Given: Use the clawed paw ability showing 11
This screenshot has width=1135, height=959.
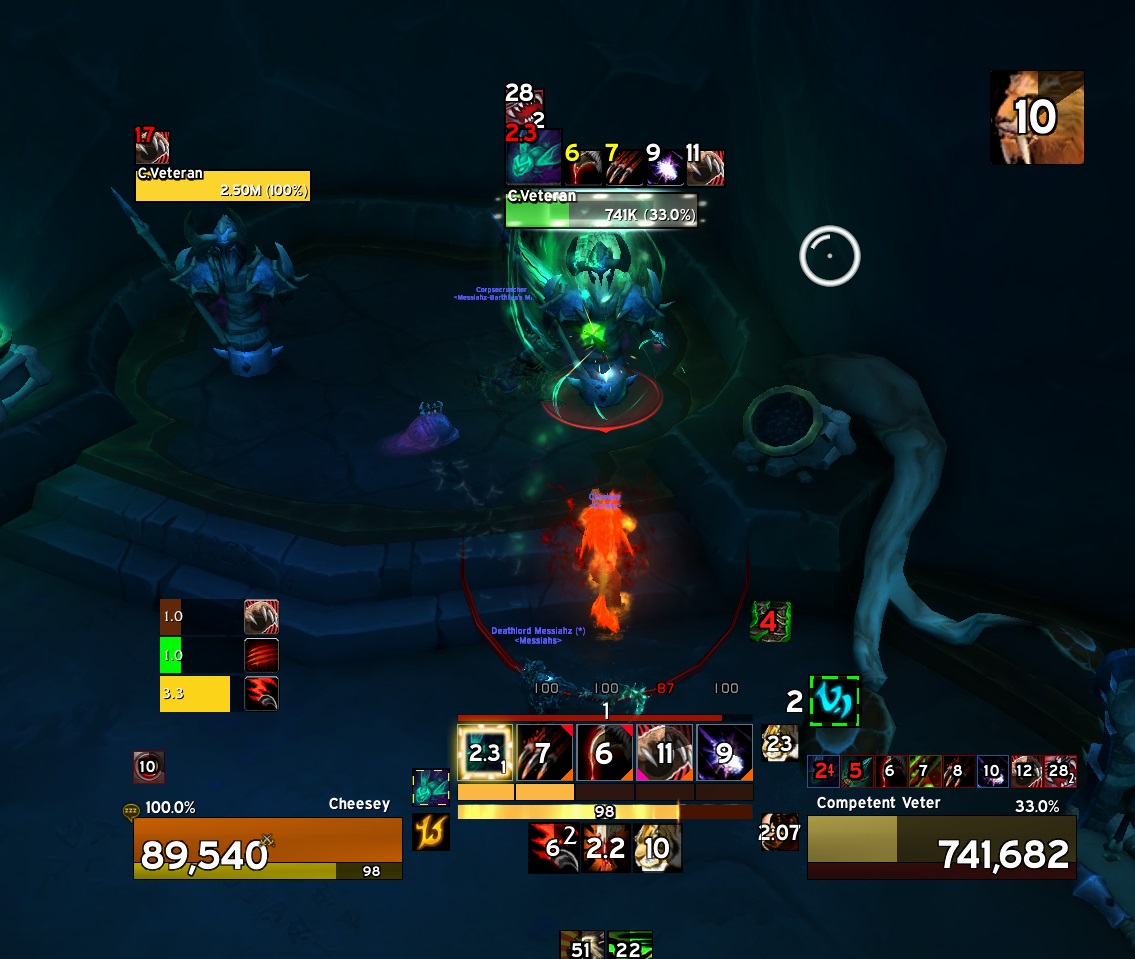Looking at the screenshot, I should [x=664, y=753].
